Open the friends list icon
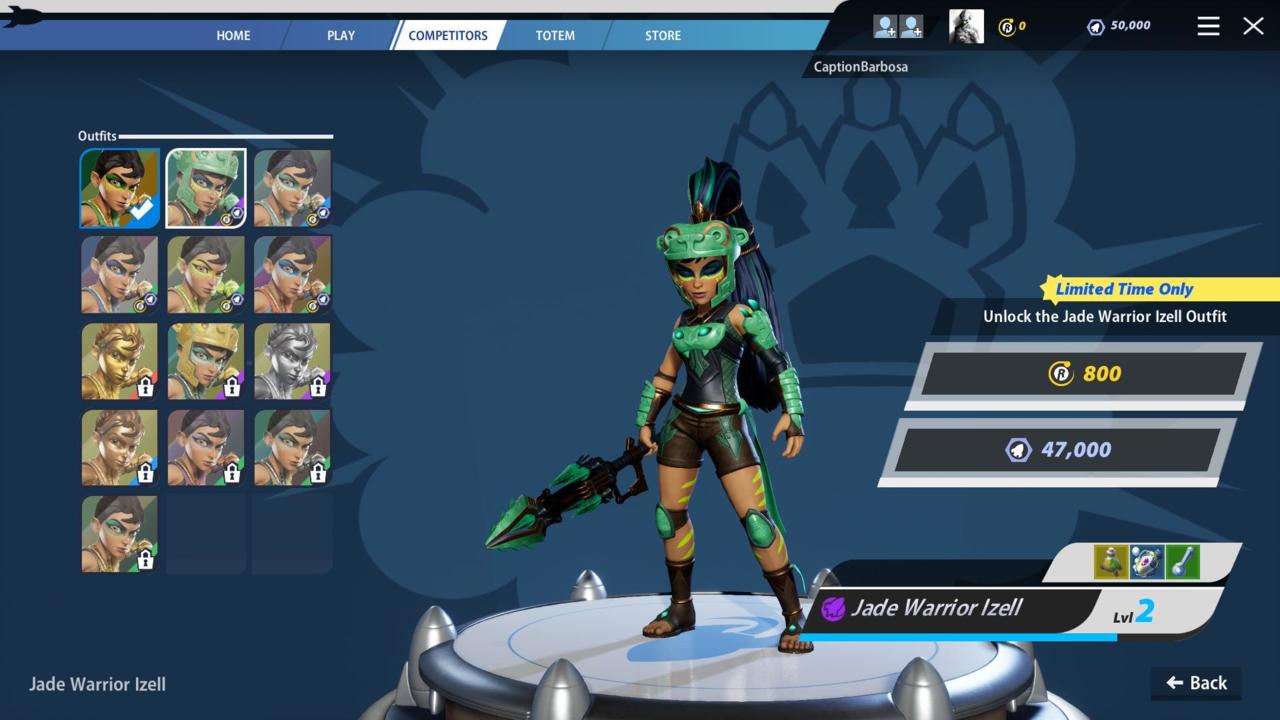1280x720 pixels. tap(898, 26)
